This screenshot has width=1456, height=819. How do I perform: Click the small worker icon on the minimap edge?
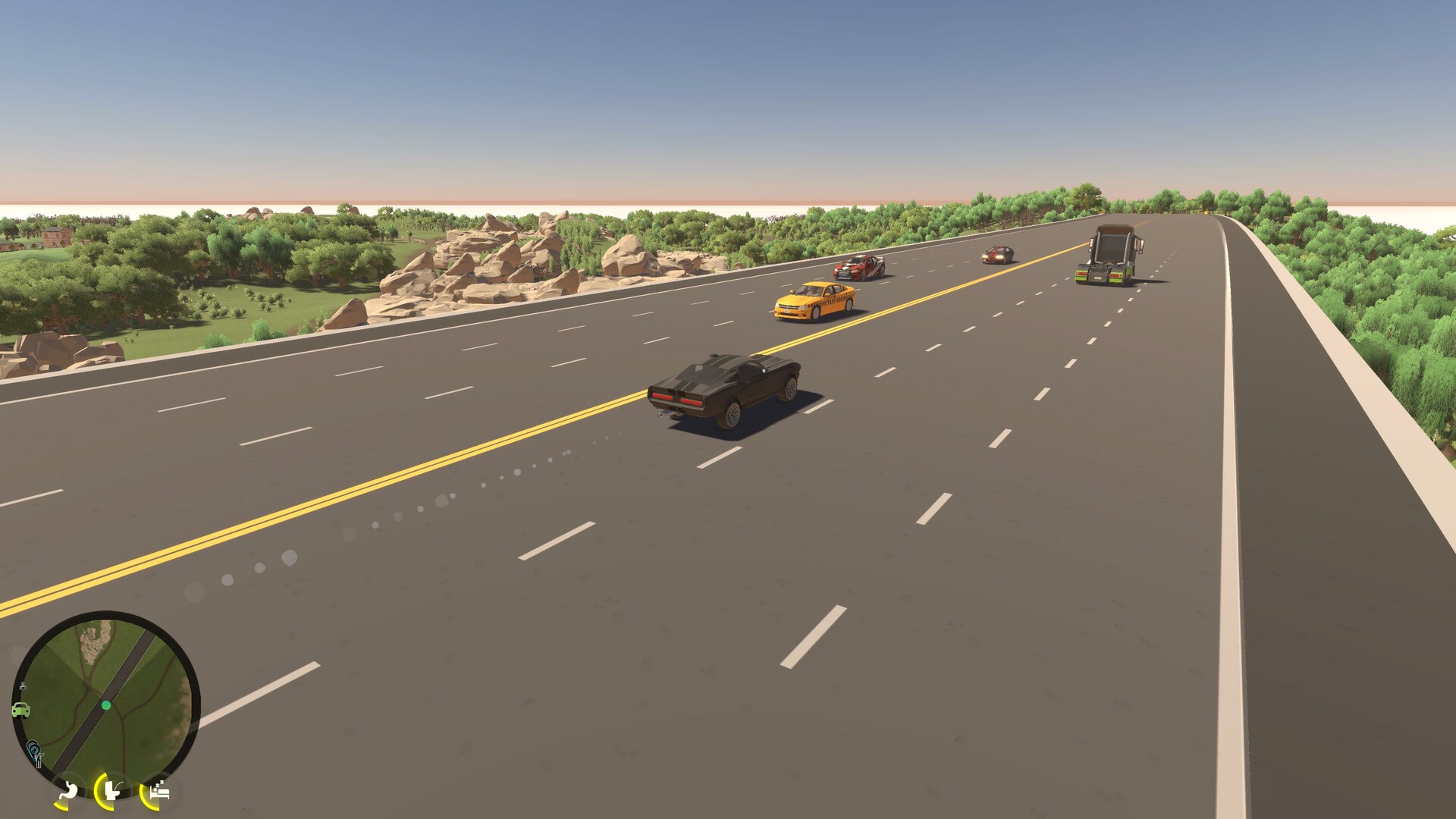point(23,686)
